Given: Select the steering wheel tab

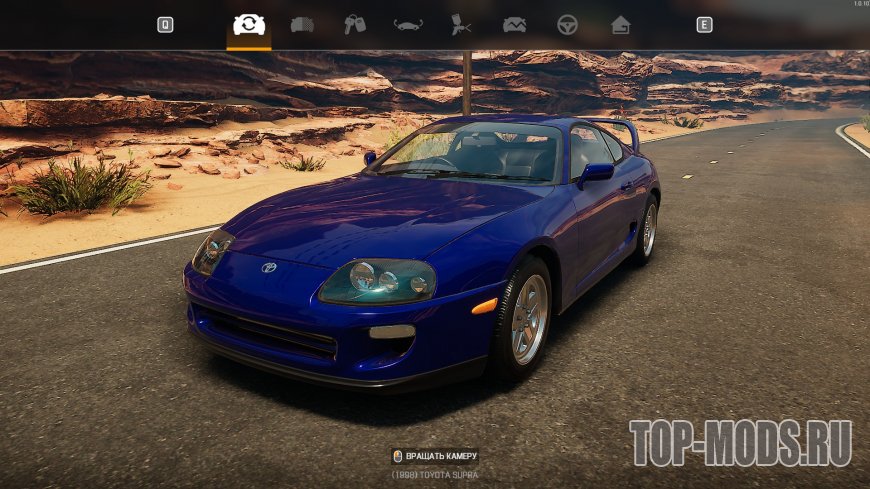Looking at the screenshot, I should click(567, 25).
